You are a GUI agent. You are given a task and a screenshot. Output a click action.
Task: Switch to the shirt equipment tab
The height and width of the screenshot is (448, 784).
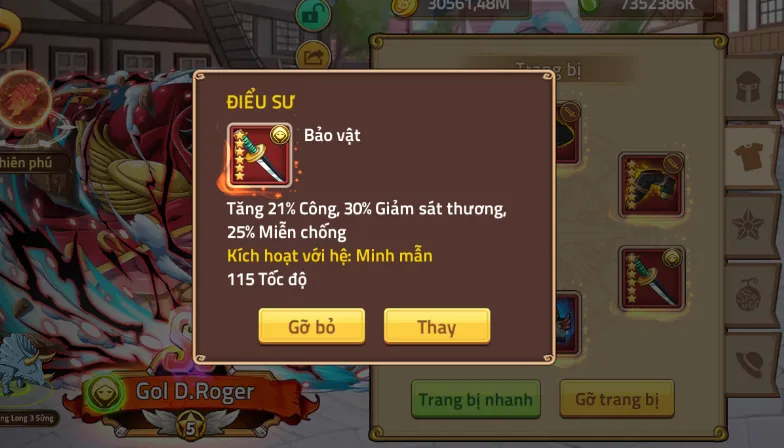pyautogui.click(x=754, y=155)
